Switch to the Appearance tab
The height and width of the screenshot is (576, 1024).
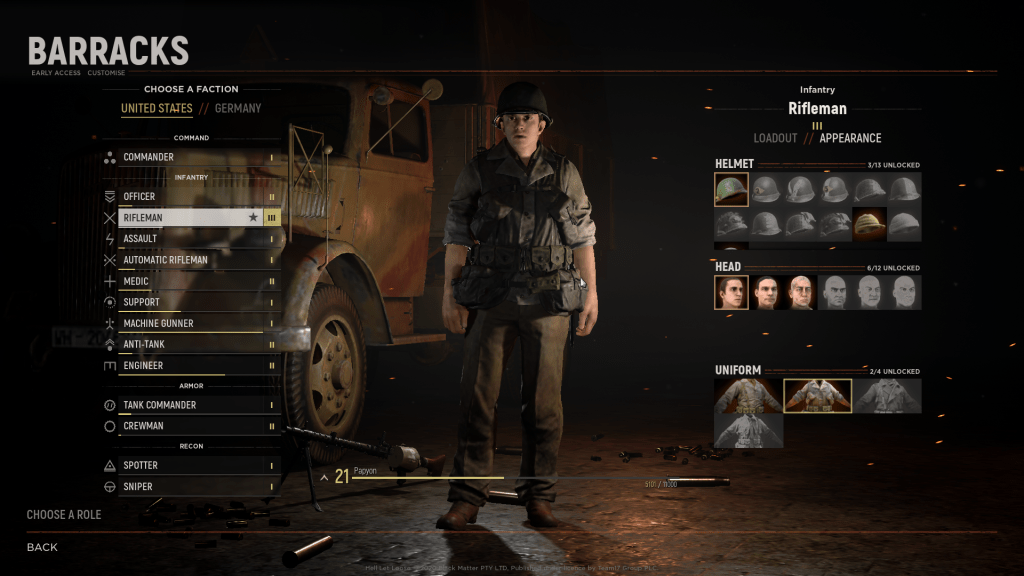pos(850,138)
